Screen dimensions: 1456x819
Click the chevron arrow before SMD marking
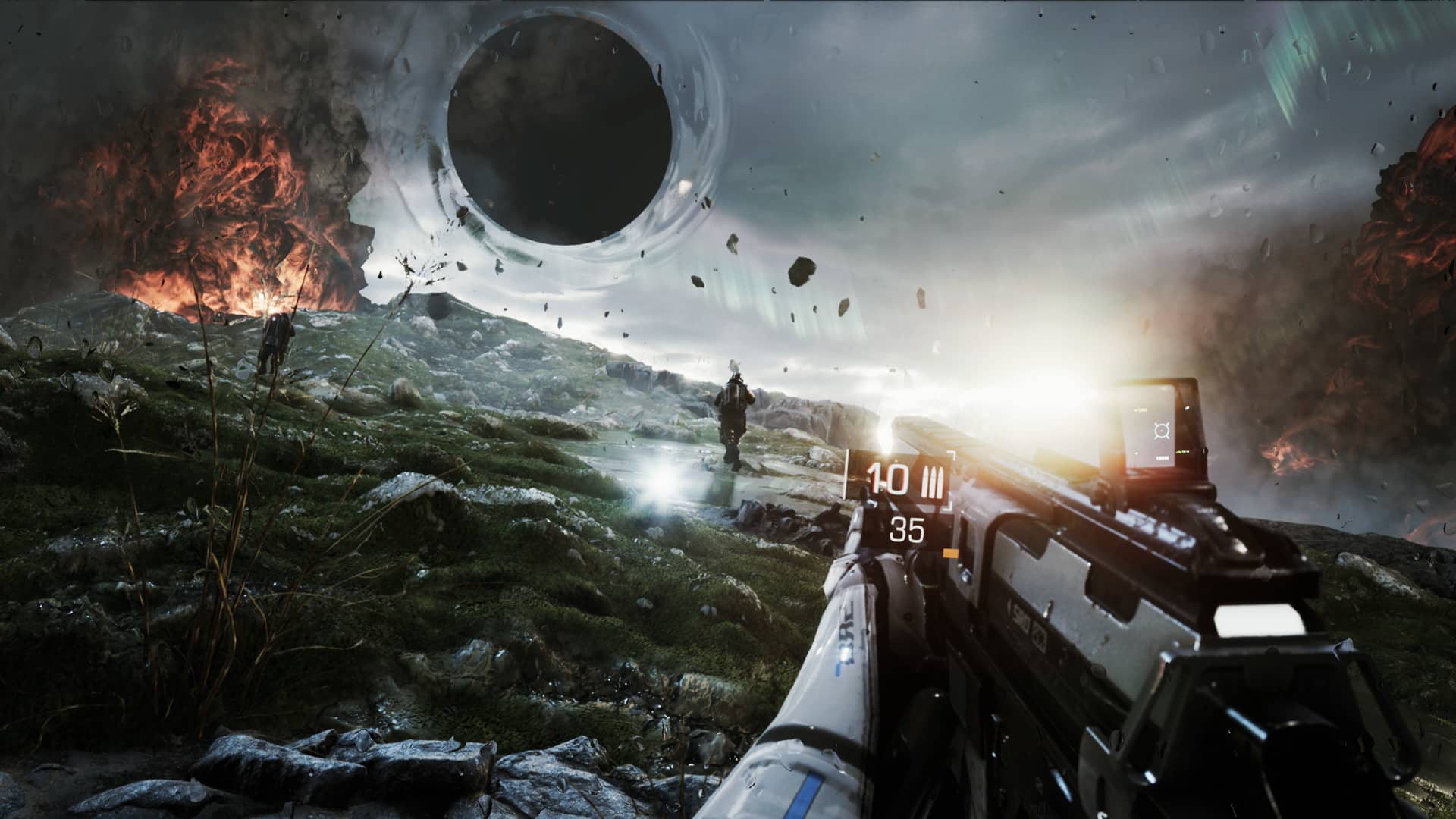point(1009,607)
